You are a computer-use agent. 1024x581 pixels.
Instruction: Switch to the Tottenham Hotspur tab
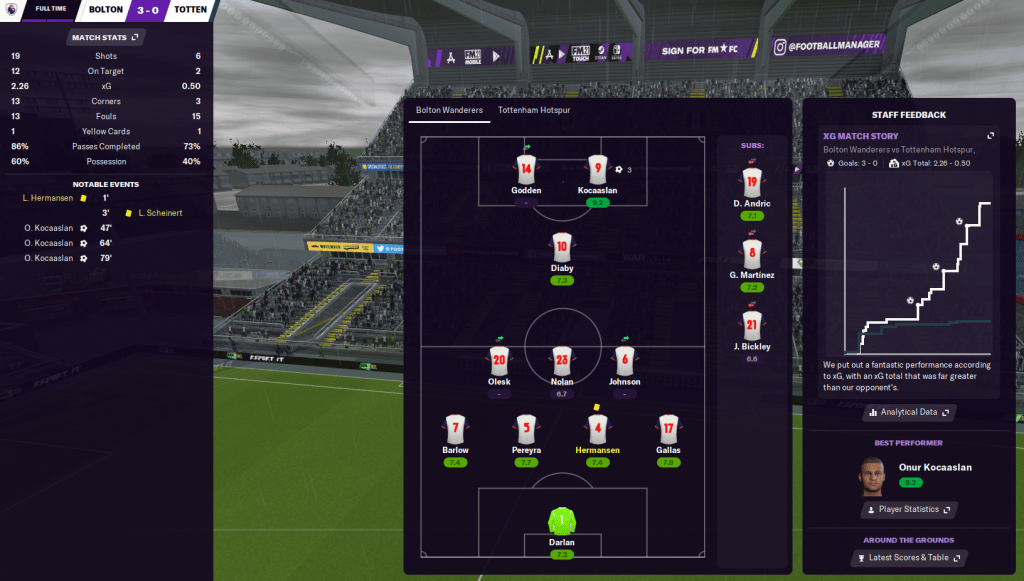[x=534, y=110]
